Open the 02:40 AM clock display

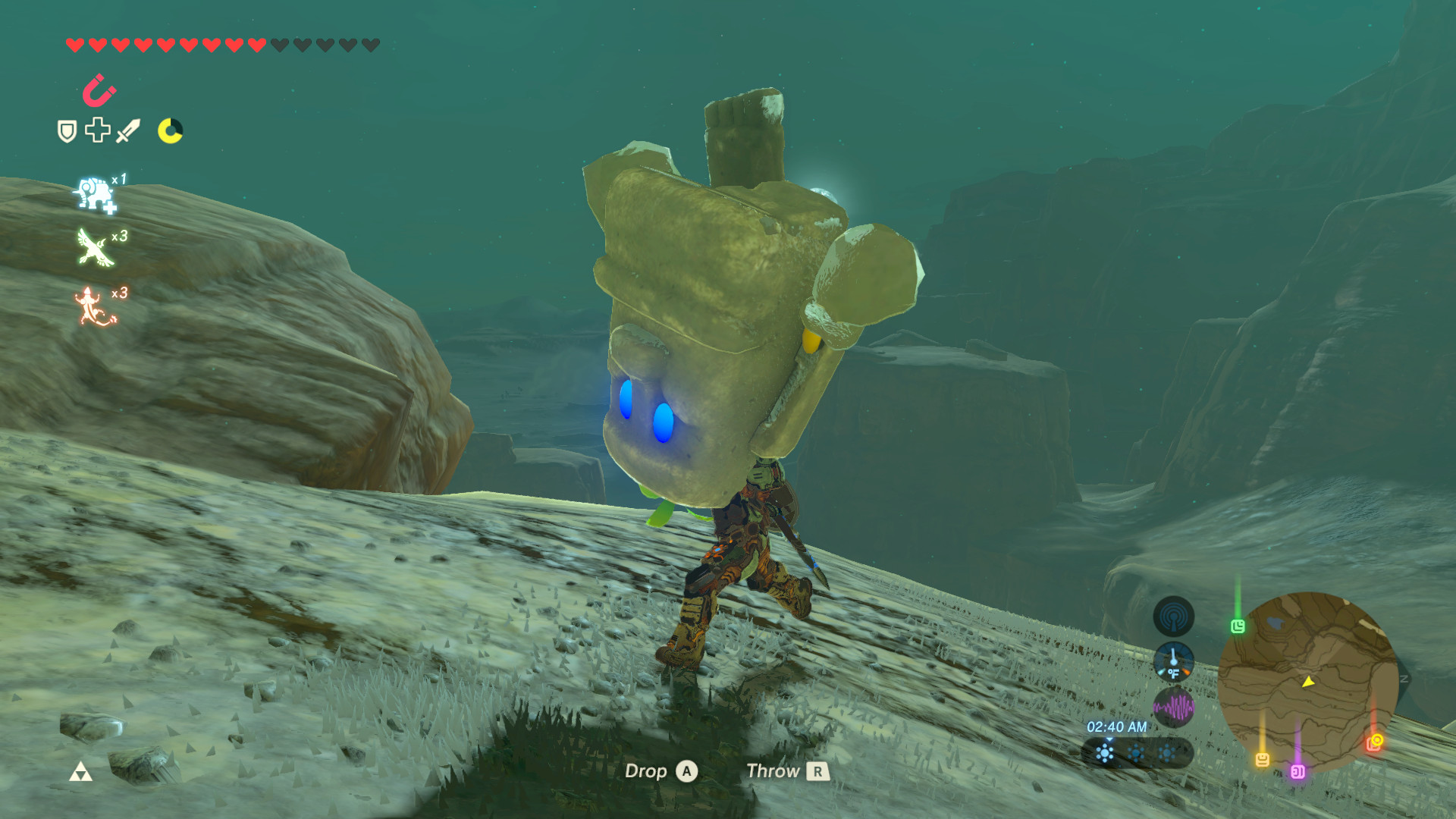1116,727
